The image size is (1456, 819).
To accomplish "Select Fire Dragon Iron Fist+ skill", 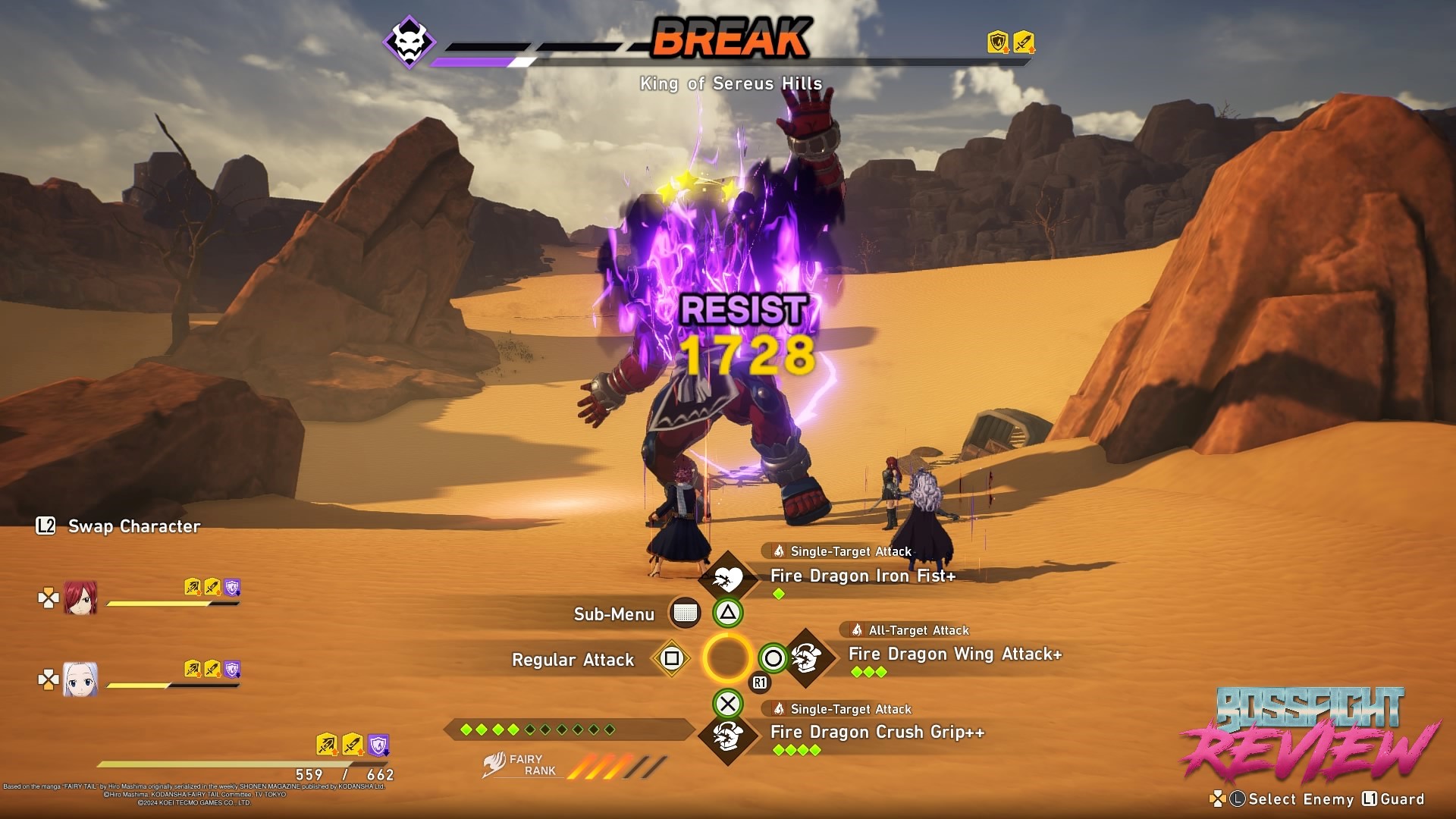I will (862, 576).
